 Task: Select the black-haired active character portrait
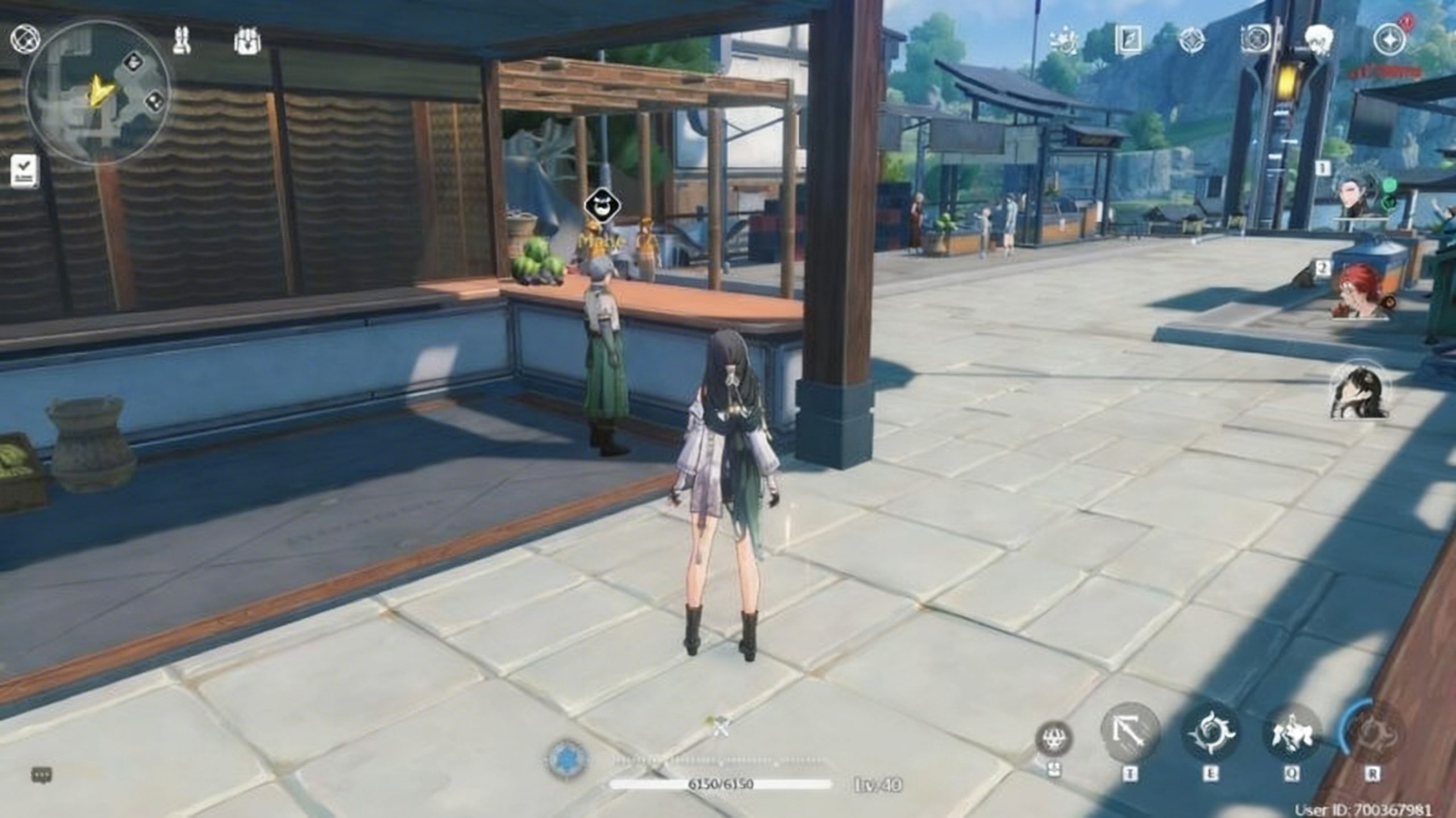[1359, 391]
